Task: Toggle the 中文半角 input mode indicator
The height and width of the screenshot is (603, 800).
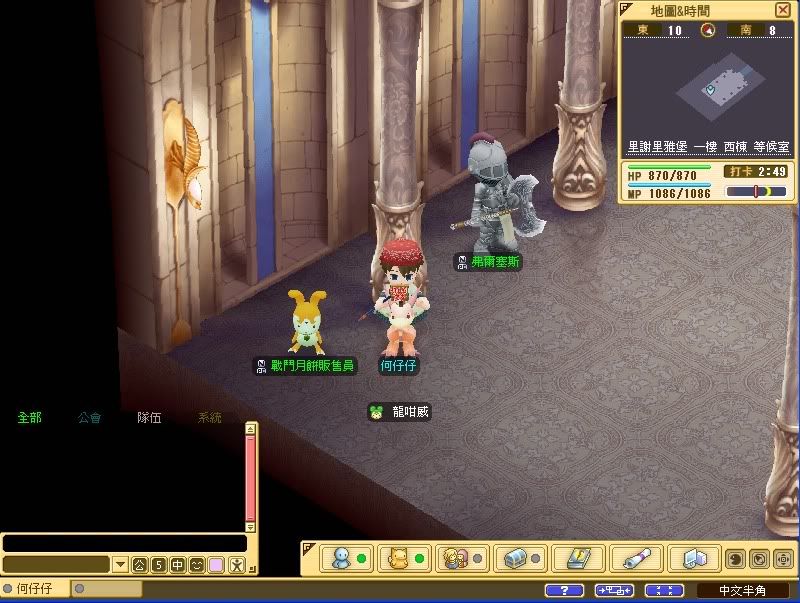Action: pos(740,591)
